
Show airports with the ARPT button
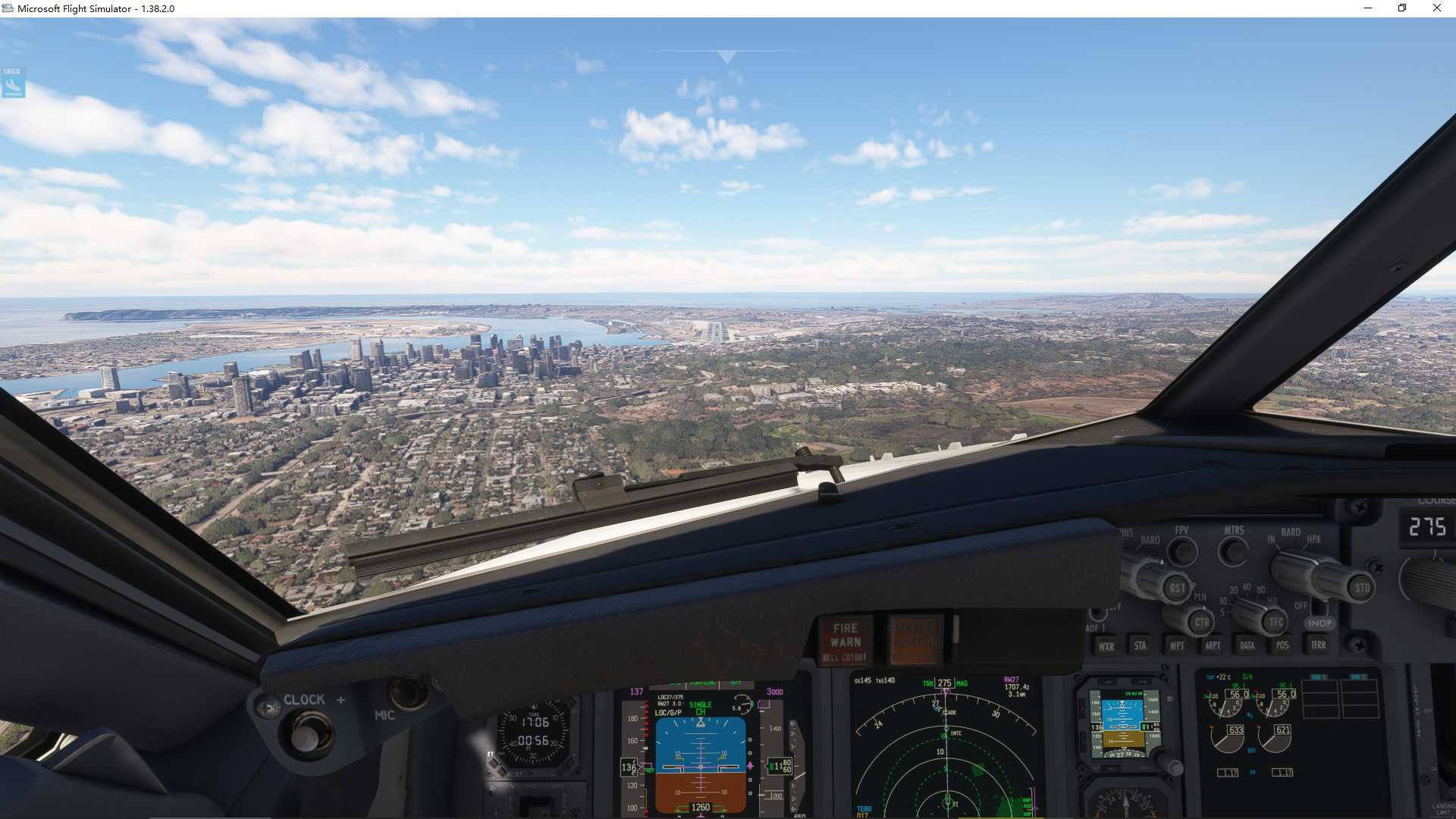[x=1212, y=645]
